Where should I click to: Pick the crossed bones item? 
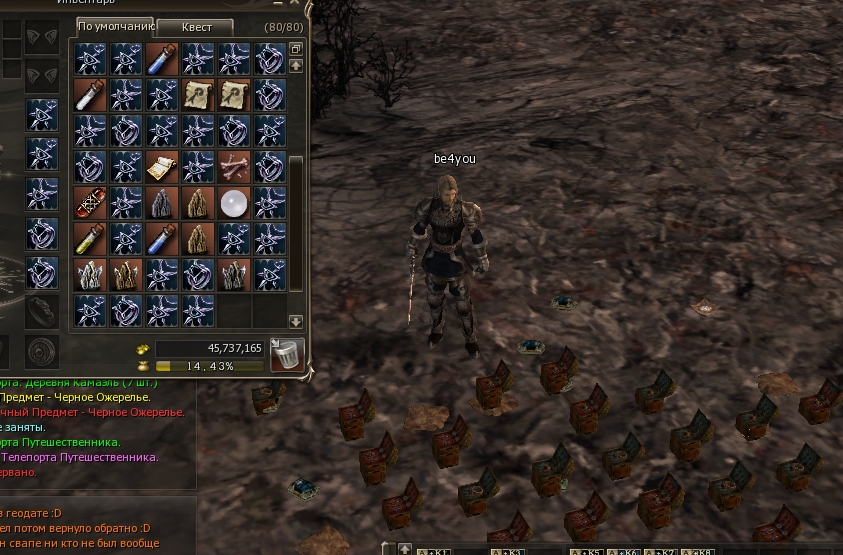point(233,167)
